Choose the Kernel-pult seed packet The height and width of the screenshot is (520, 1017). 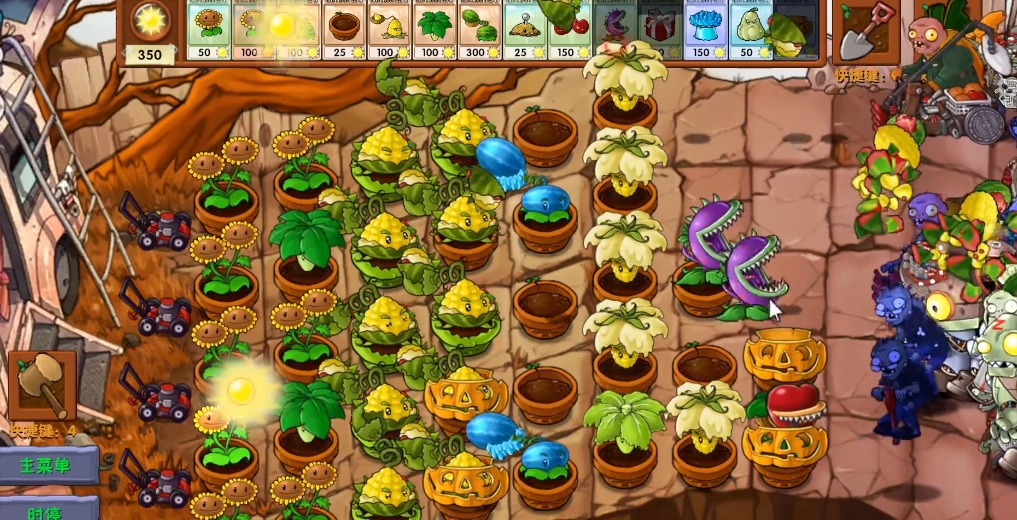click(387, 28)
